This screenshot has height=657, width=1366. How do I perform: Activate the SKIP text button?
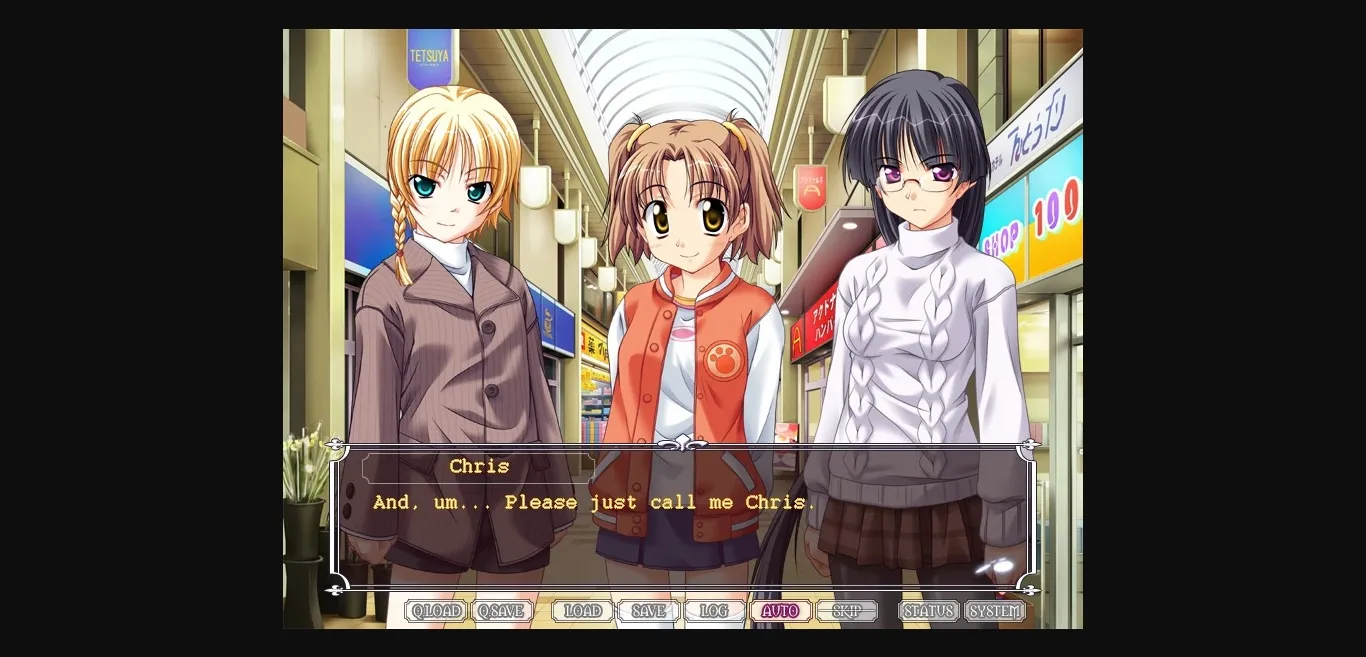click(x=846, y=611)
